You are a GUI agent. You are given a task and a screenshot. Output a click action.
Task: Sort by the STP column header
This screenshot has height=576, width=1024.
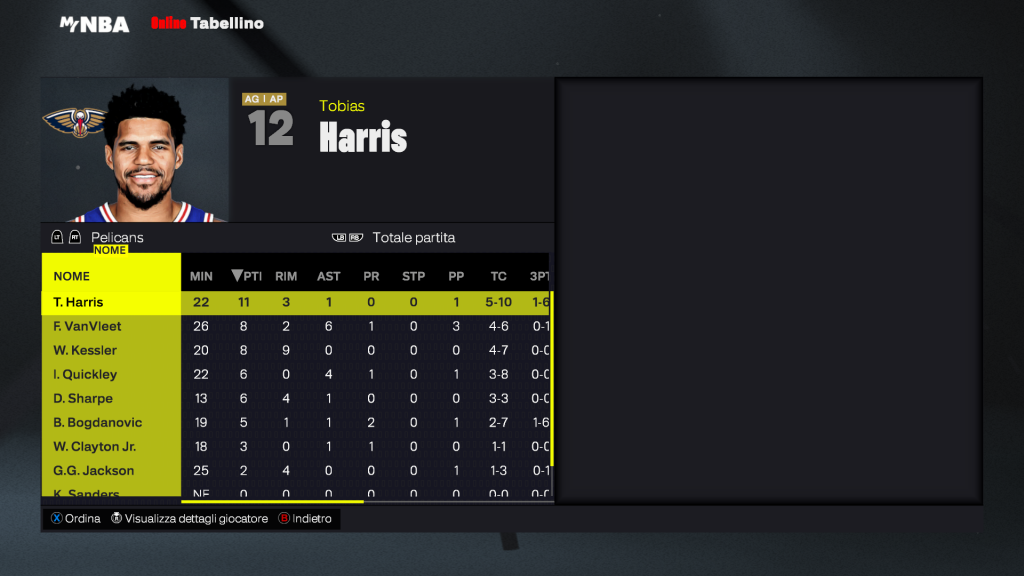click(413, 276)
